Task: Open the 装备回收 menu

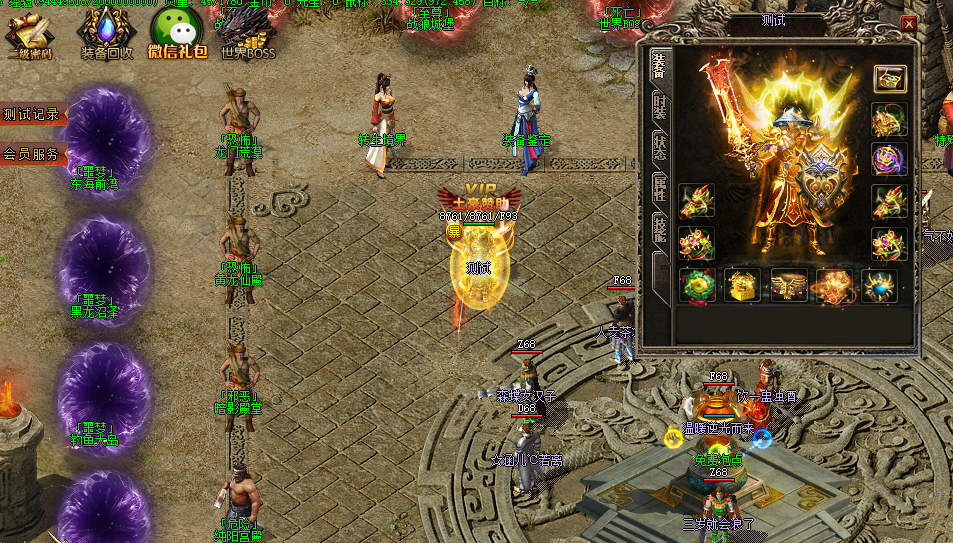Action: point(105,32)
